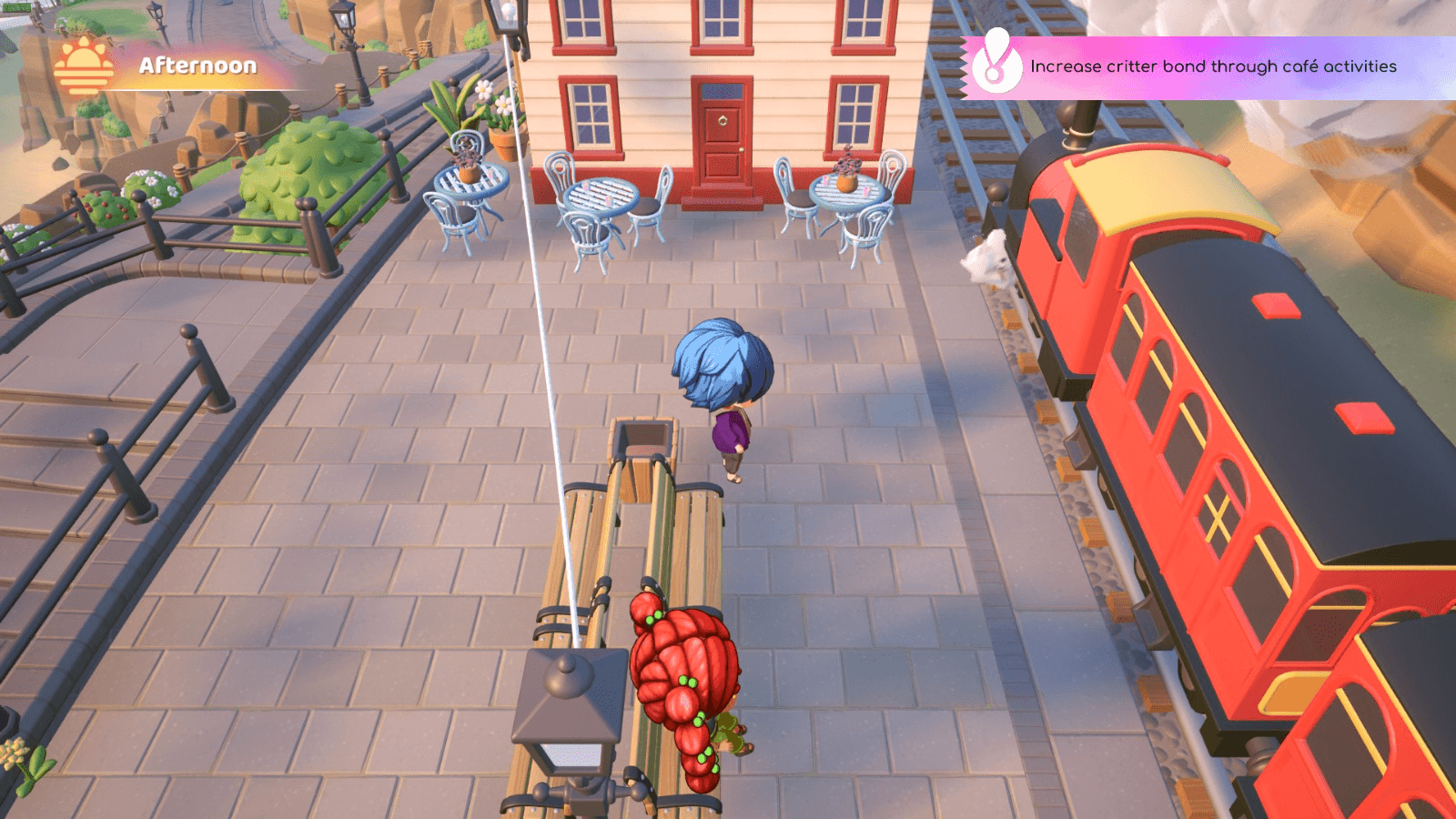Open the critter bond quest objective tracker
The image size is (1456, 819).
tap(1212, 66)
